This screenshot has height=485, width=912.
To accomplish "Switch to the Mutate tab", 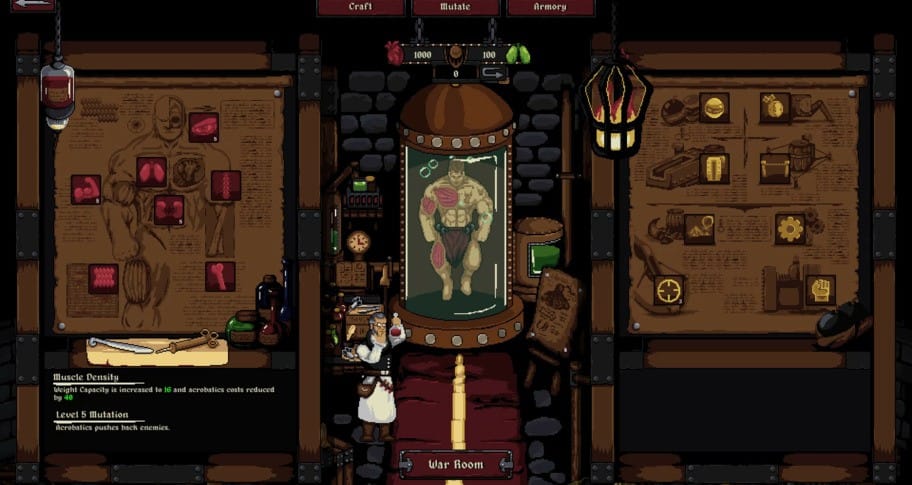I will (x=455, y=7).
